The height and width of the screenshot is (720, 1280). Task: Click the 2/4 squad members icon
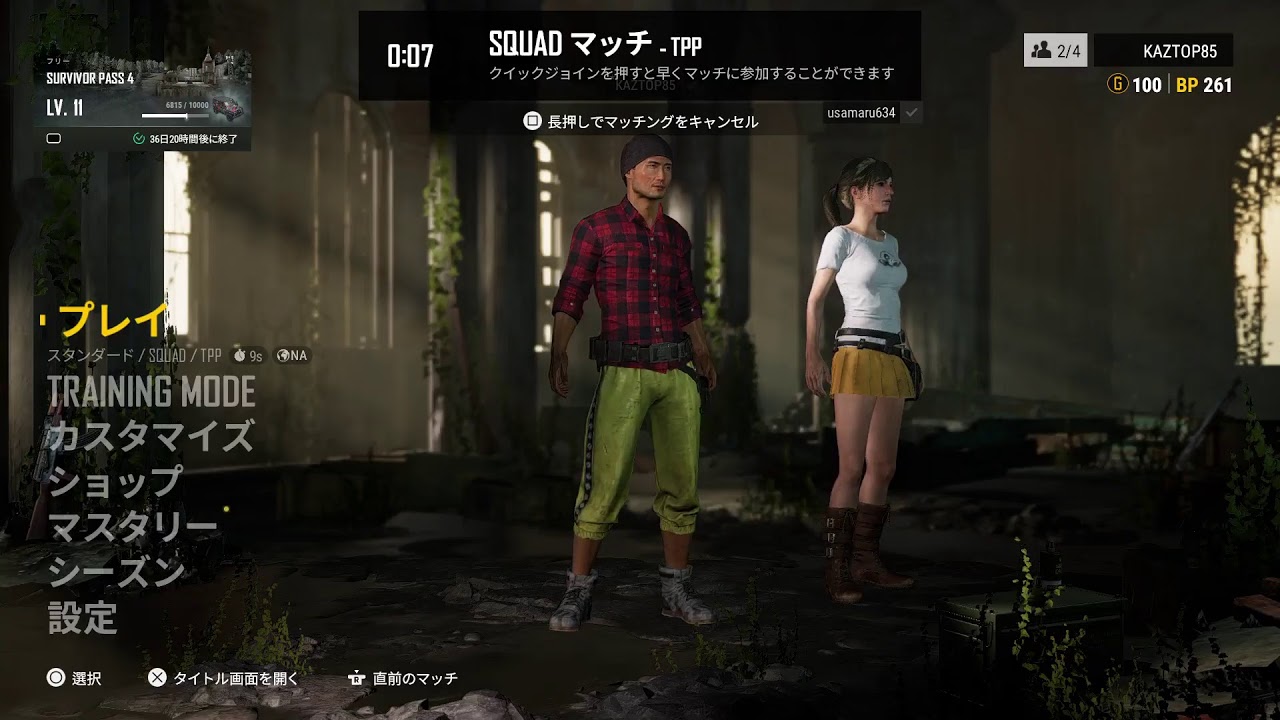coord(1042,49)
